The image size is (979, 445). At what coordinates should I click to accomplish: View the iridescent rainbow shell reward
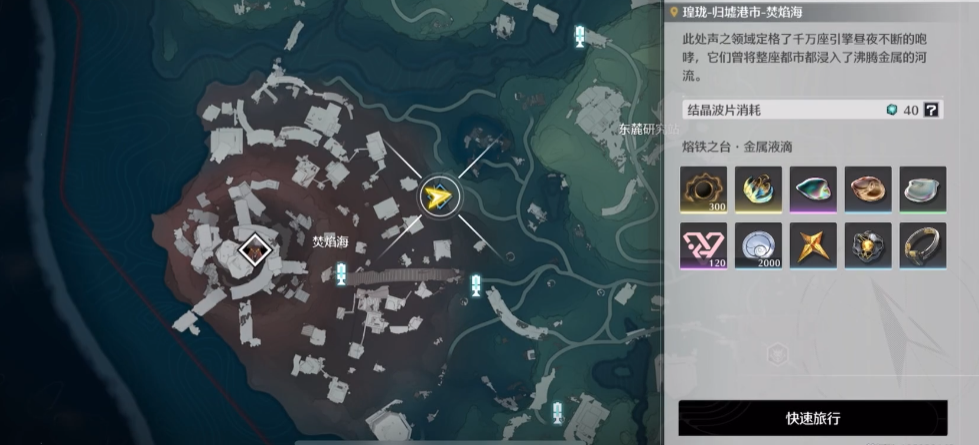coord(813,188)
